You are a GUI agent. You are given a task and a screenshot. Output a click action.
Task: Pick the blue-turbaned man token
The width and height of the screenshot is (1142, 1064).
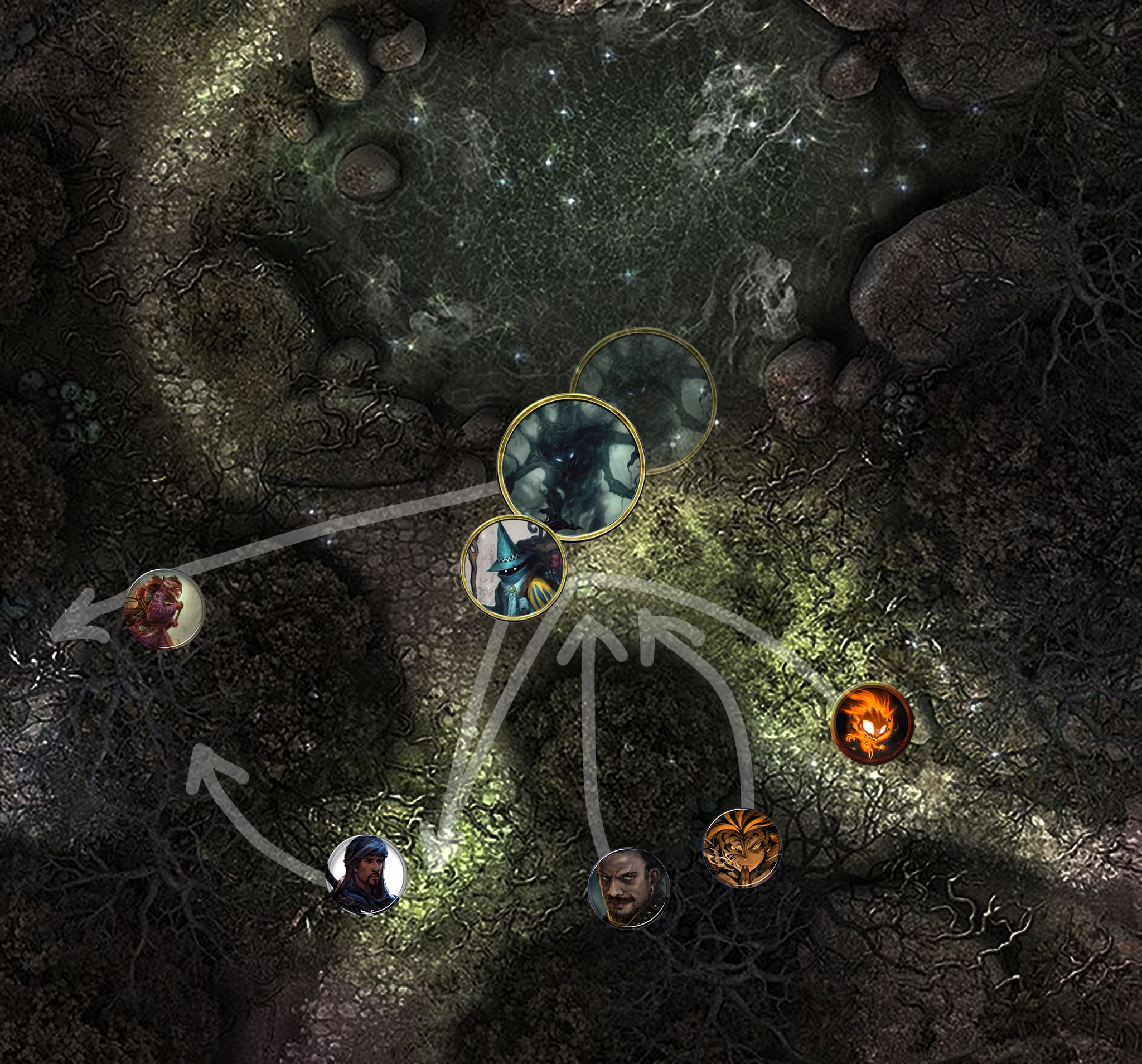click(x=366, y=875)
